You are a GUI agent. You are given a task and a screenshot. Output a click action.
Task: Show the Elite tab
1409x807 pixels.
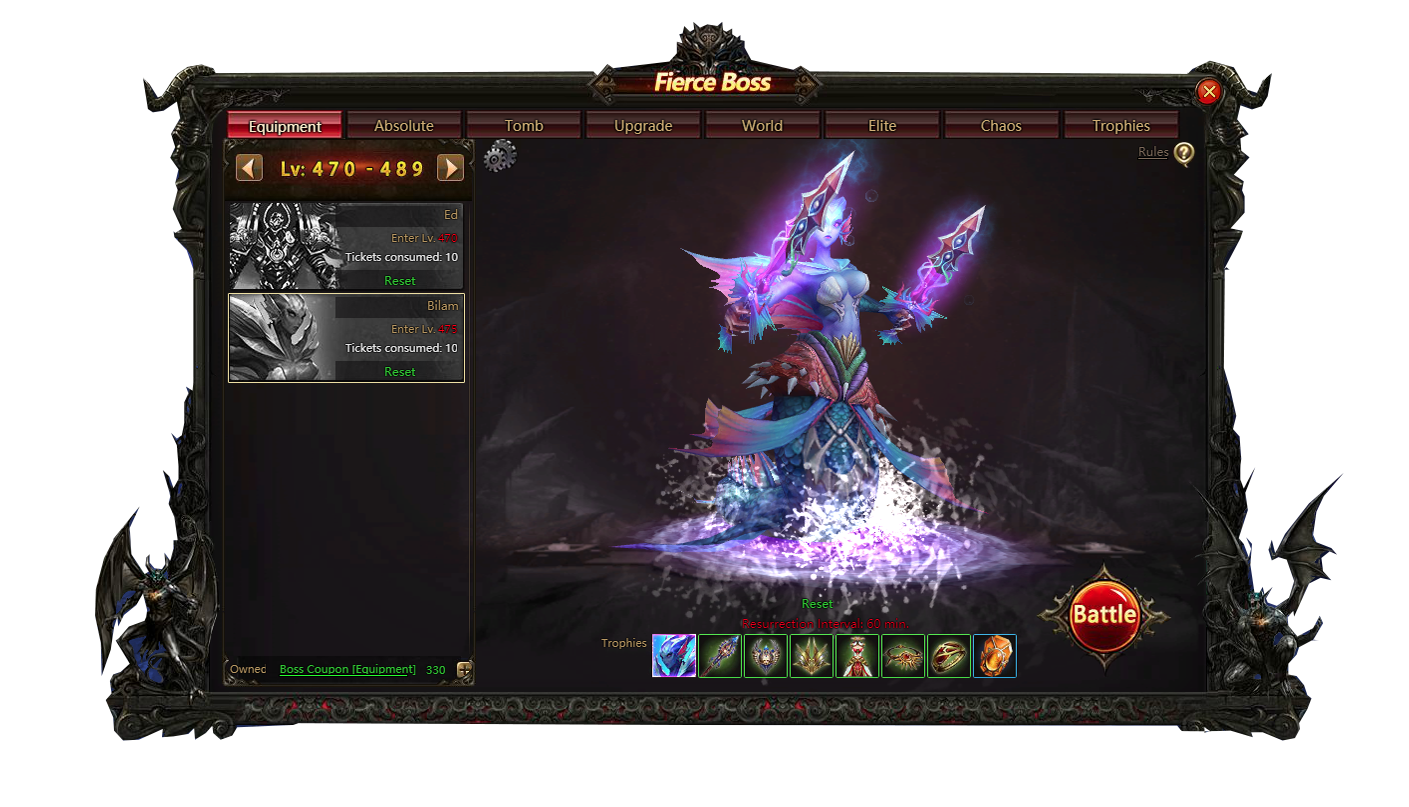(x=882, y=126)
